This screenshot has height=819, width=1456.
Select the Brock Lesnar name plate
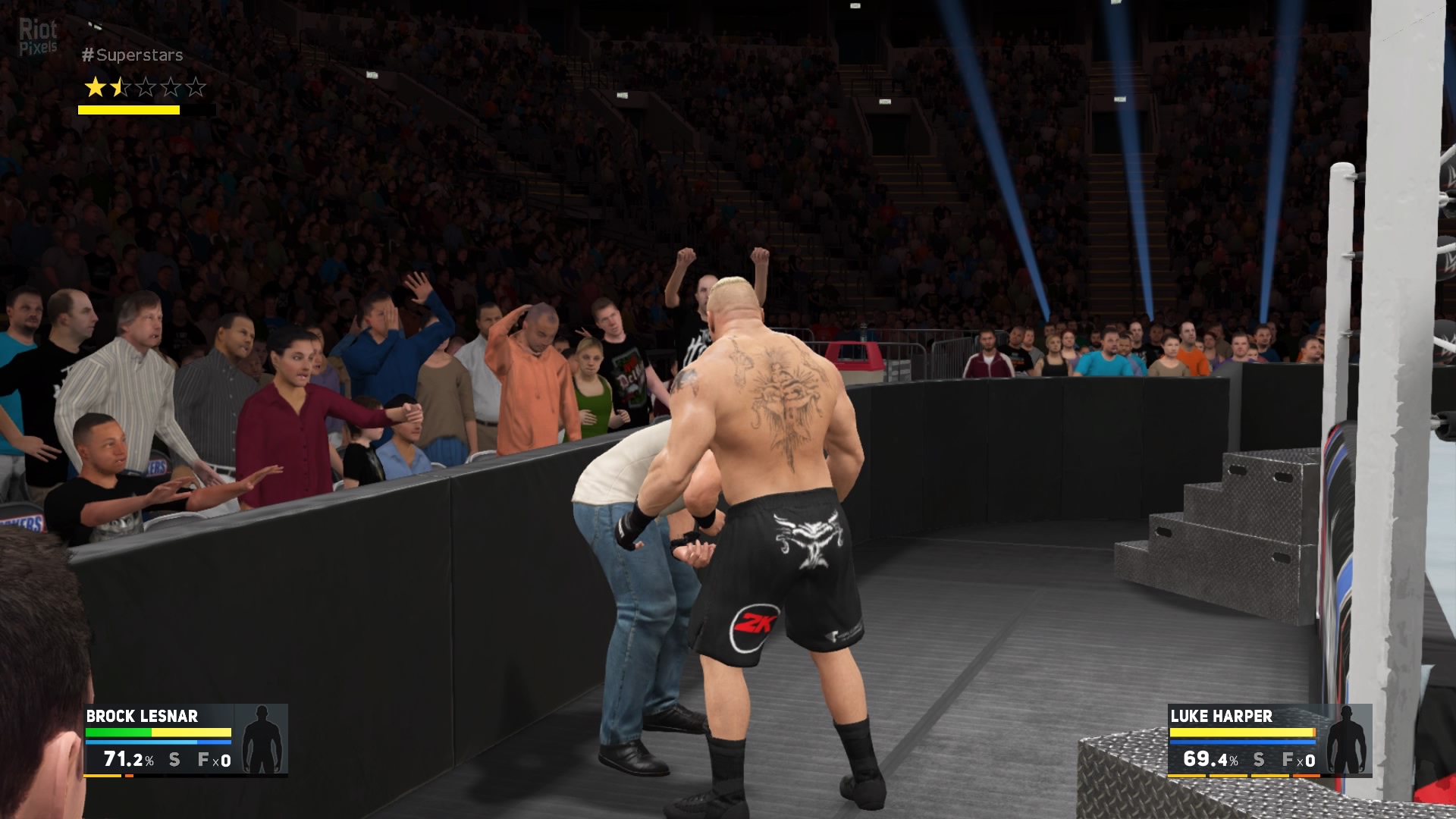click(x=142, y=716)
